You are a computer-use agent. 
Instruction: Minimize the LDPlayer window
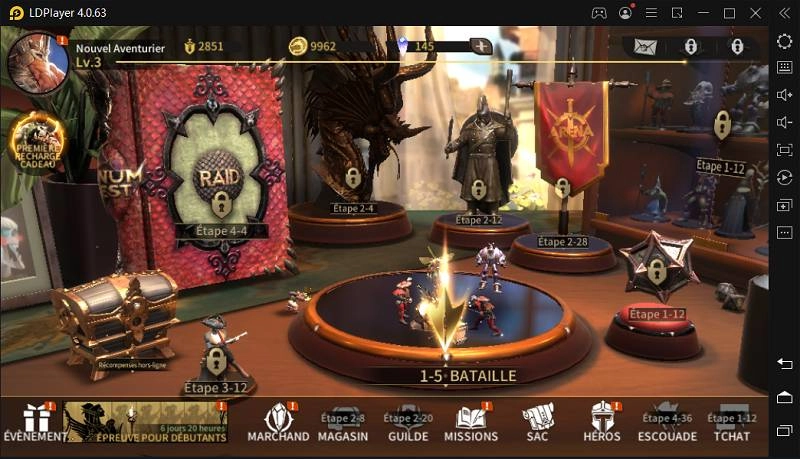coord(703,13)
